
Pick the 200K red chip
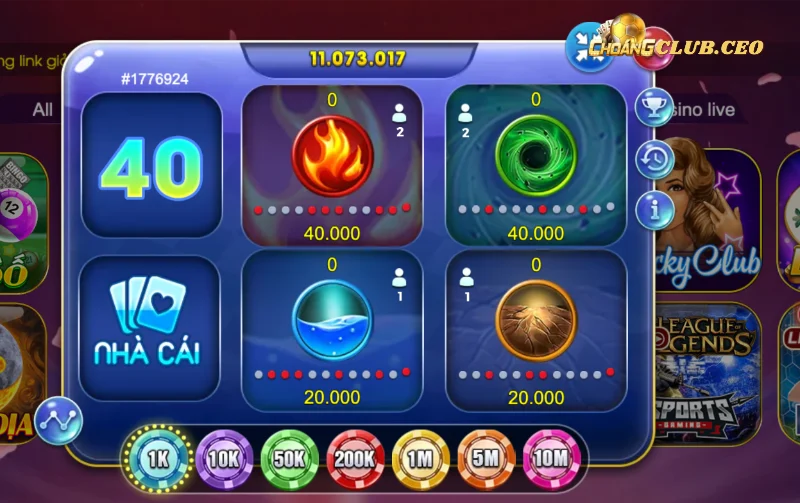(355, 458)
